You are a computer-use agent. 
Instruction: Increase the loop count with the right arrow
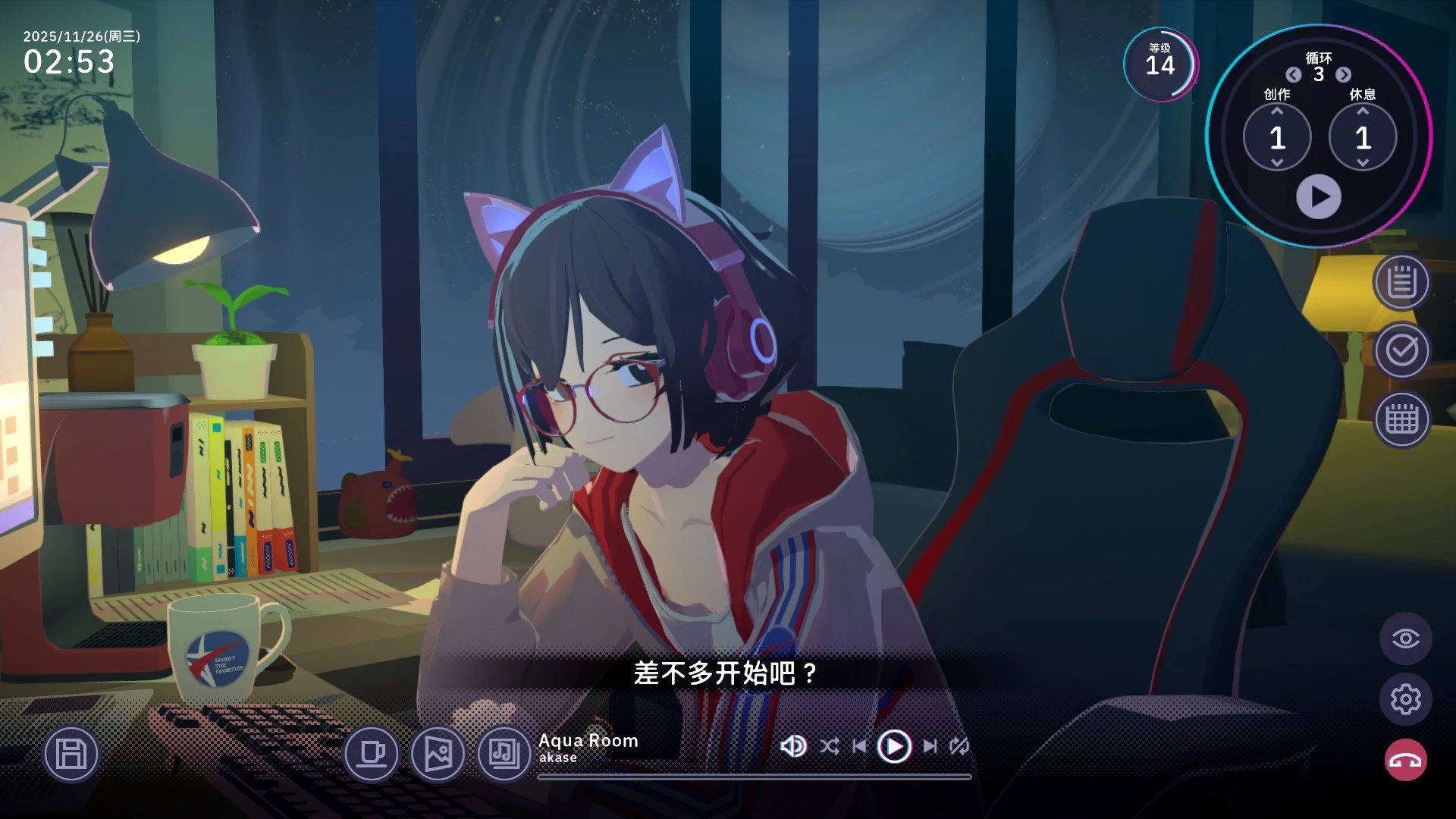1344,74
